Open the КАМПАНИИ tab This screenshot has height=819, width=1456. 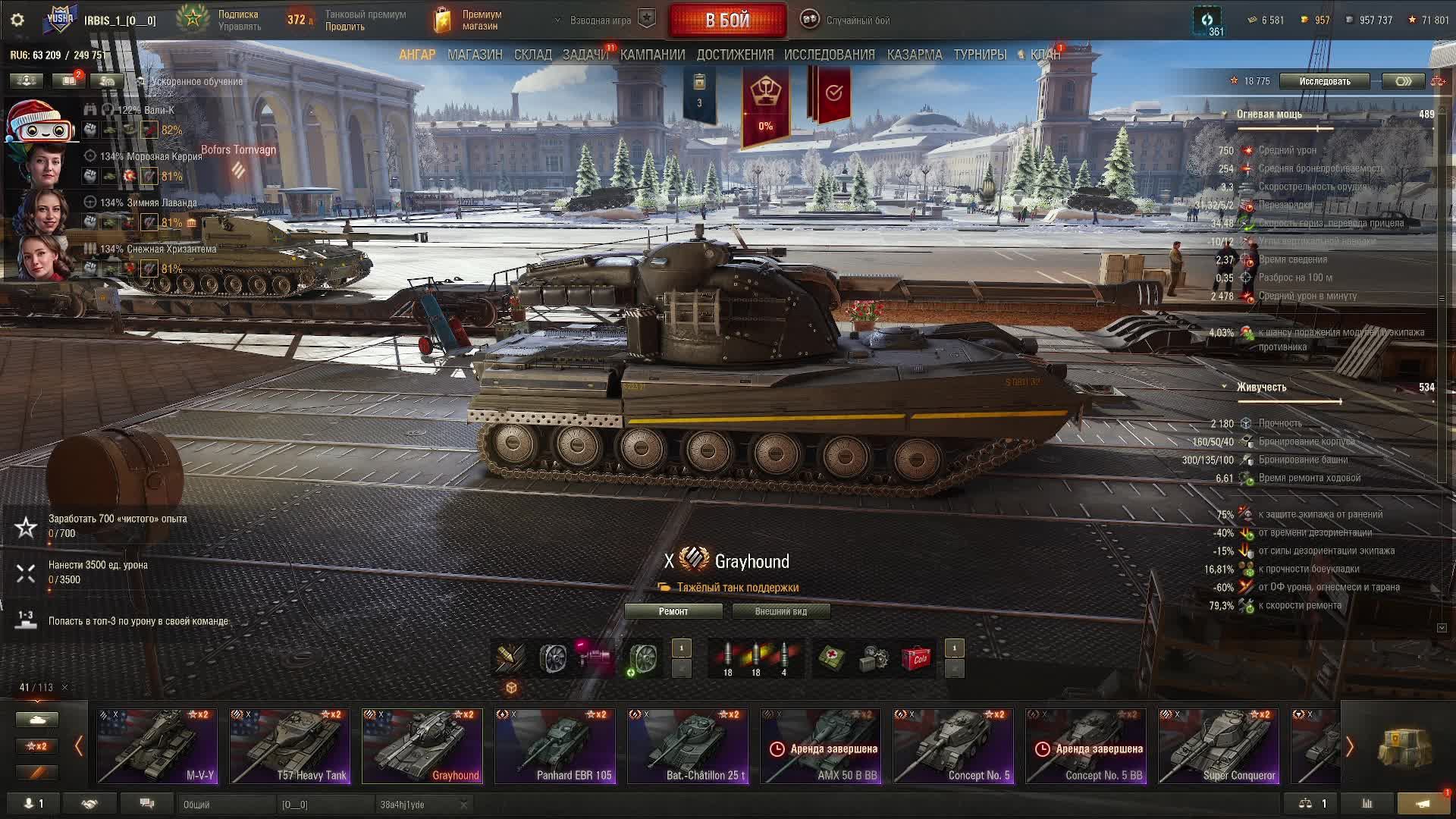[x=652, y=55]
